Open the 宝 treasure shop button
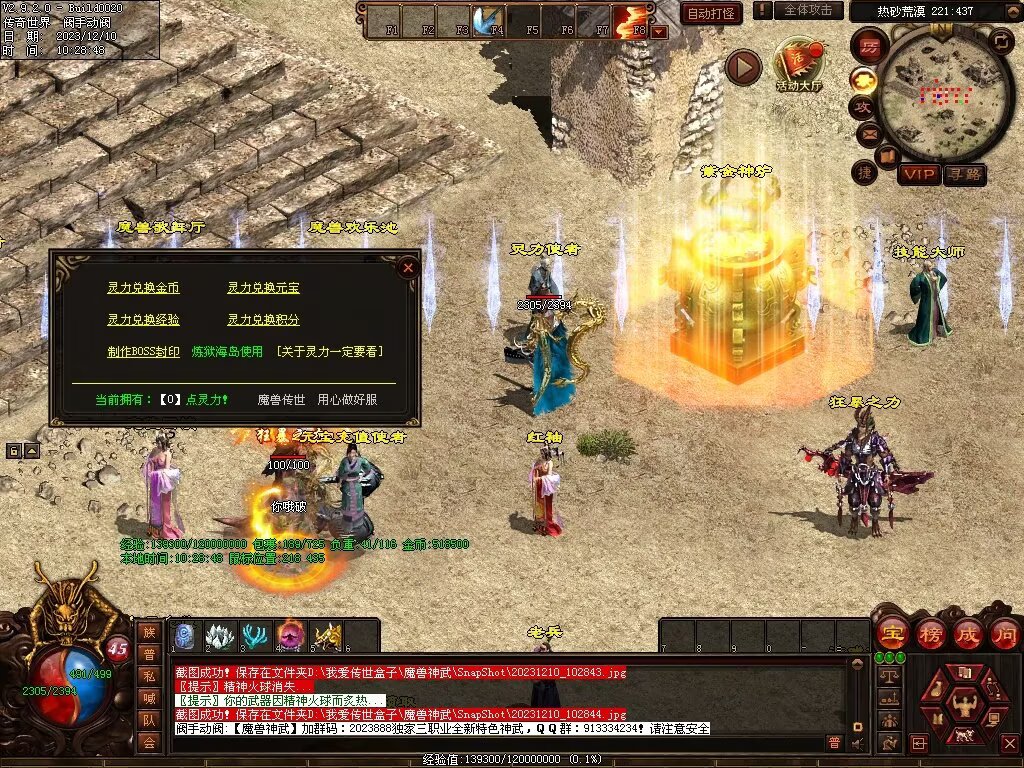The image size is (1024, 768). tap(892, 633)
